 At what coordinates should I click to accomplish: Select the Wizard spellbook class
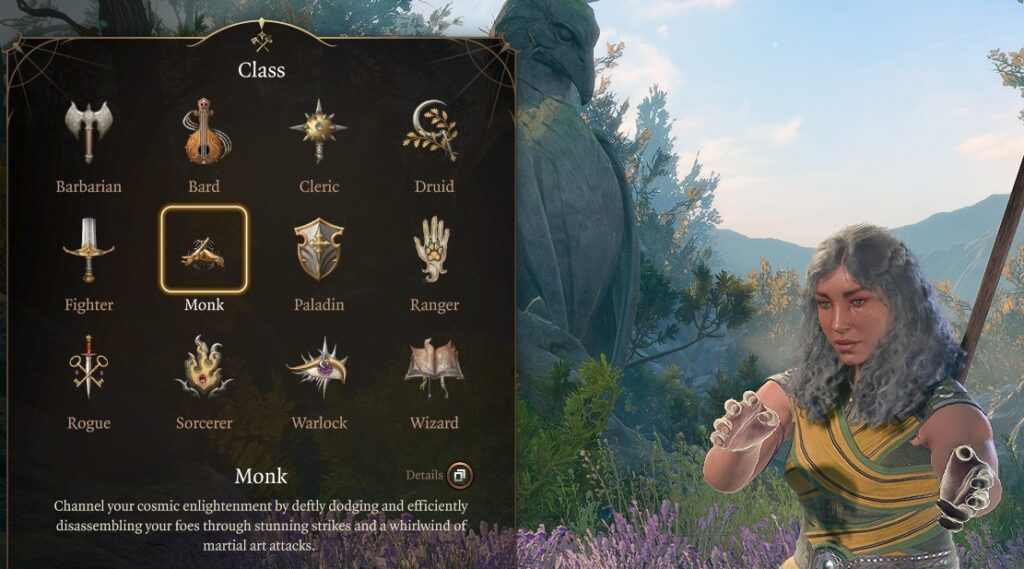click(x=433, y=368)
